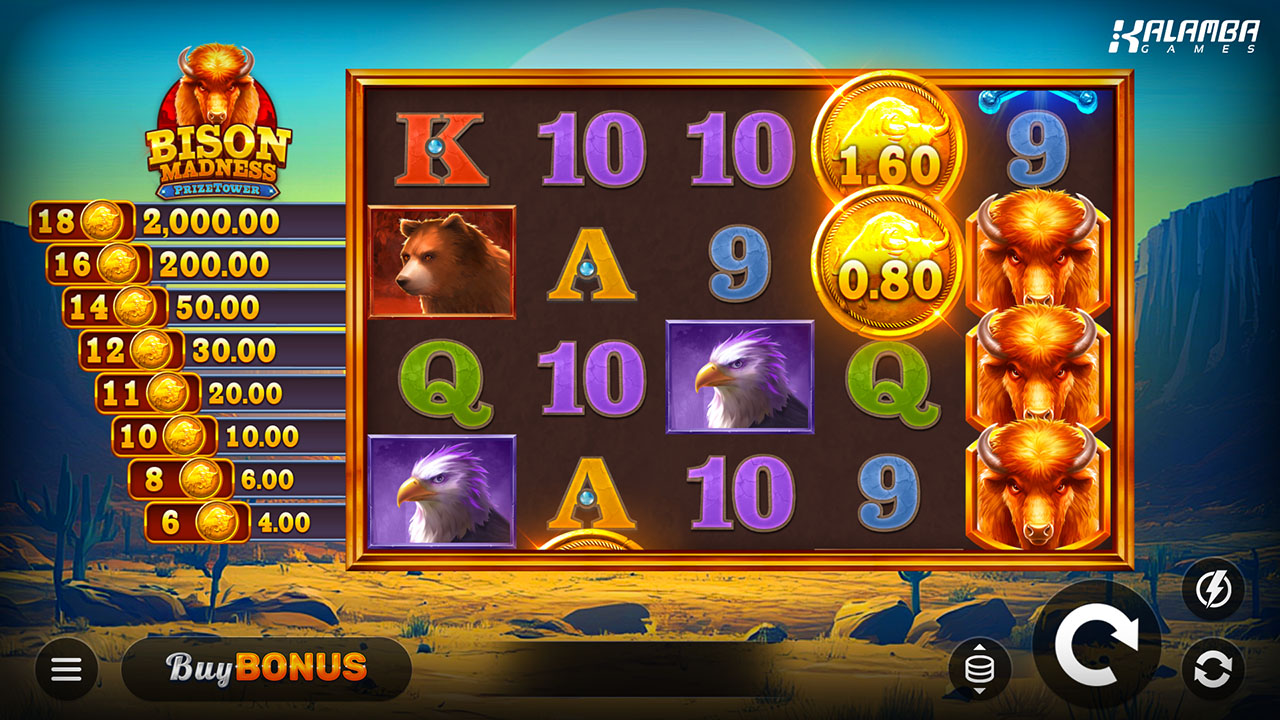Open the coin stack bet settings
The image size is (1280, 720).
click(979, 669)
